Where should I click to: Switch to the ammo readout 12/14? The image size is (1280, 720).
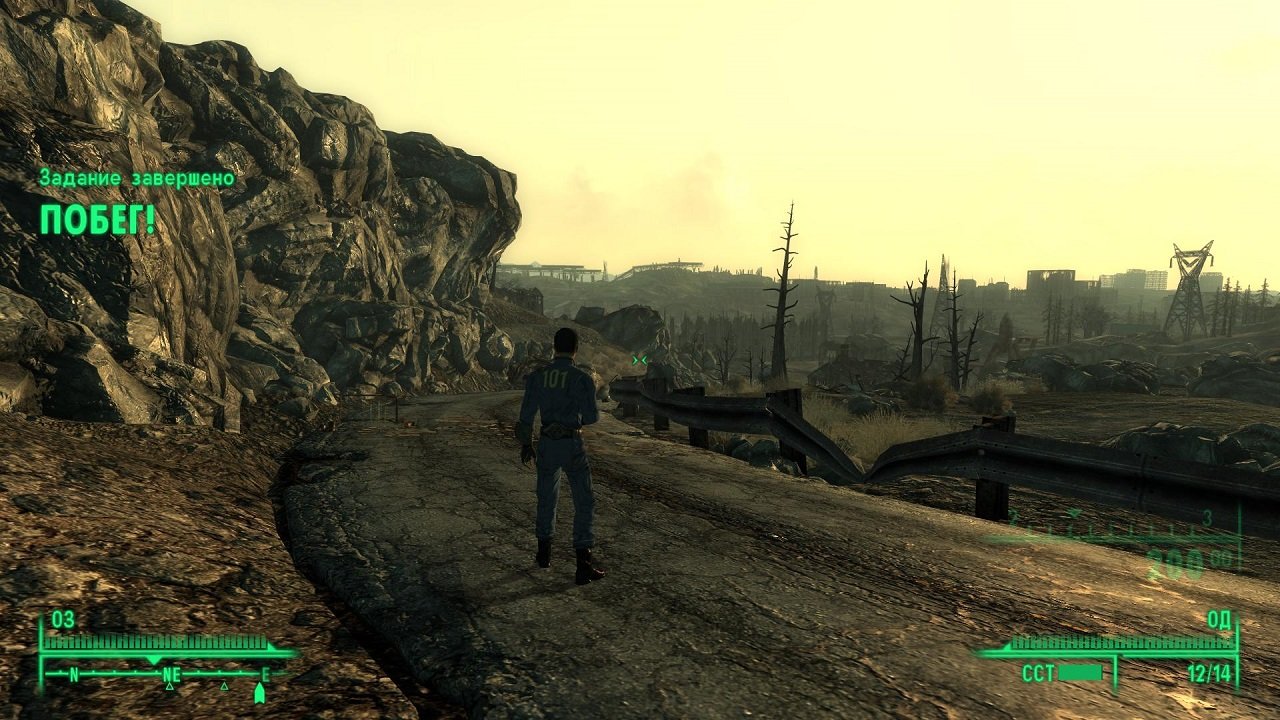click(x=1210, y=671)
